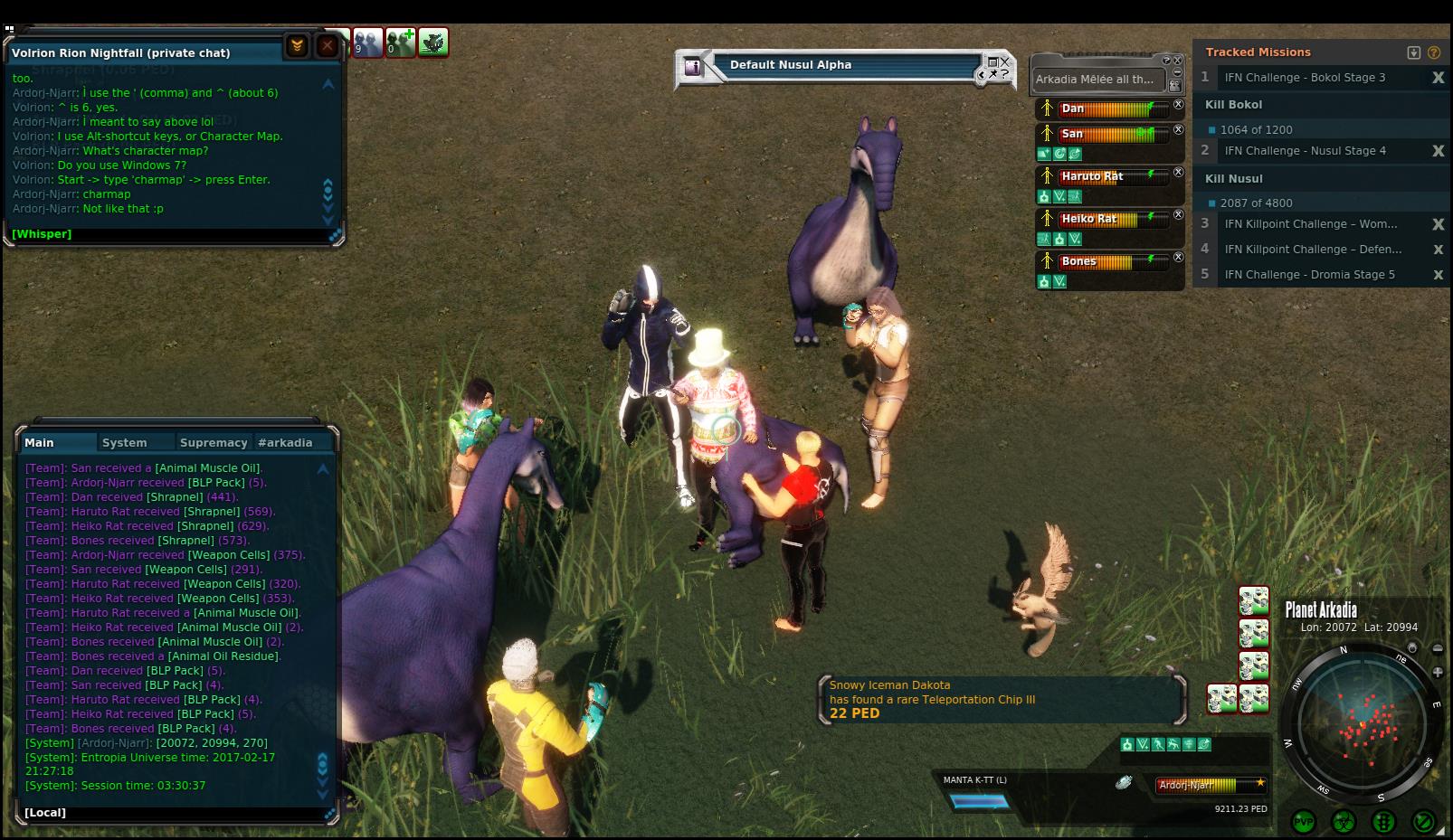
Task: Remove Bones from the team
Action: [1178, 258]
